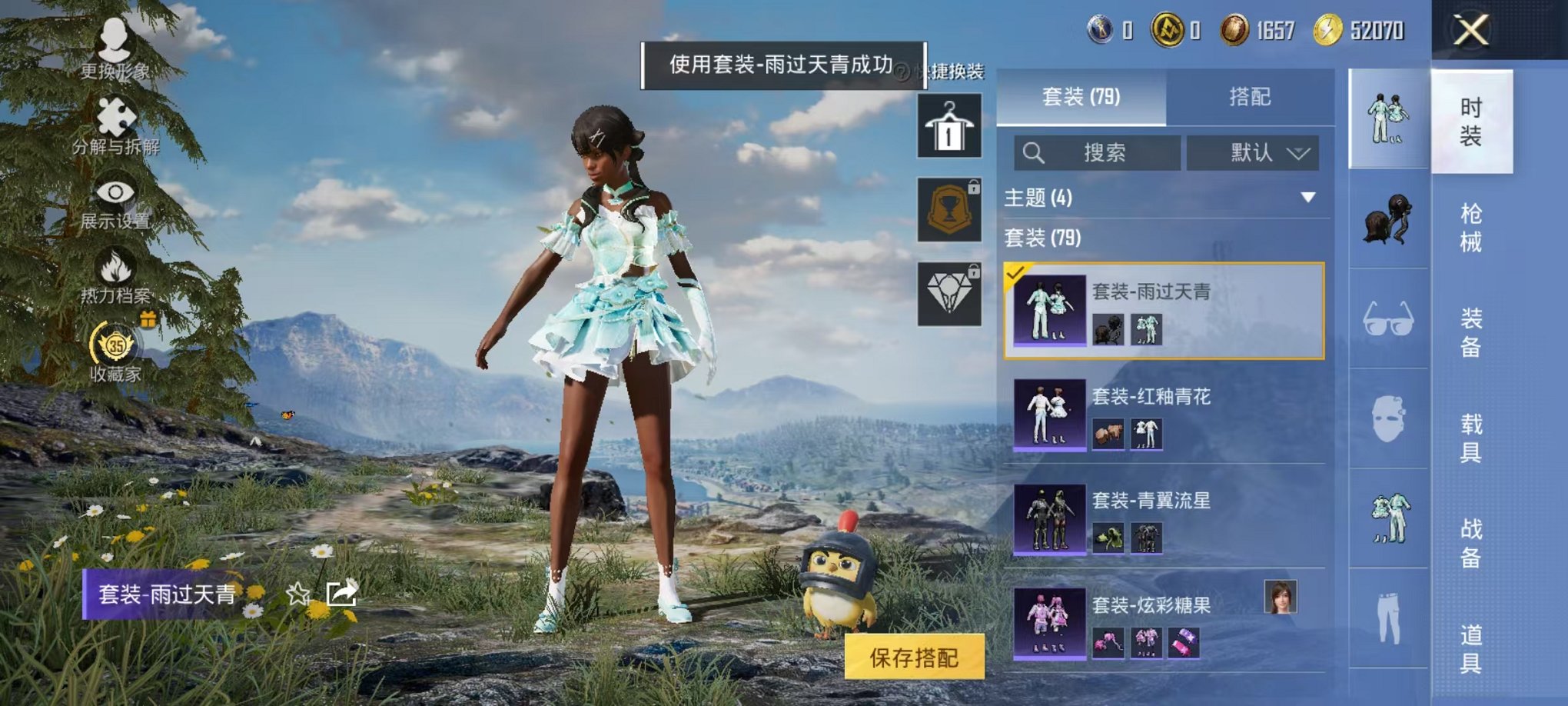1568x706 pixels.
Task: Open the quick outfit-swap hanger icon
Action: tap(948, 125)
